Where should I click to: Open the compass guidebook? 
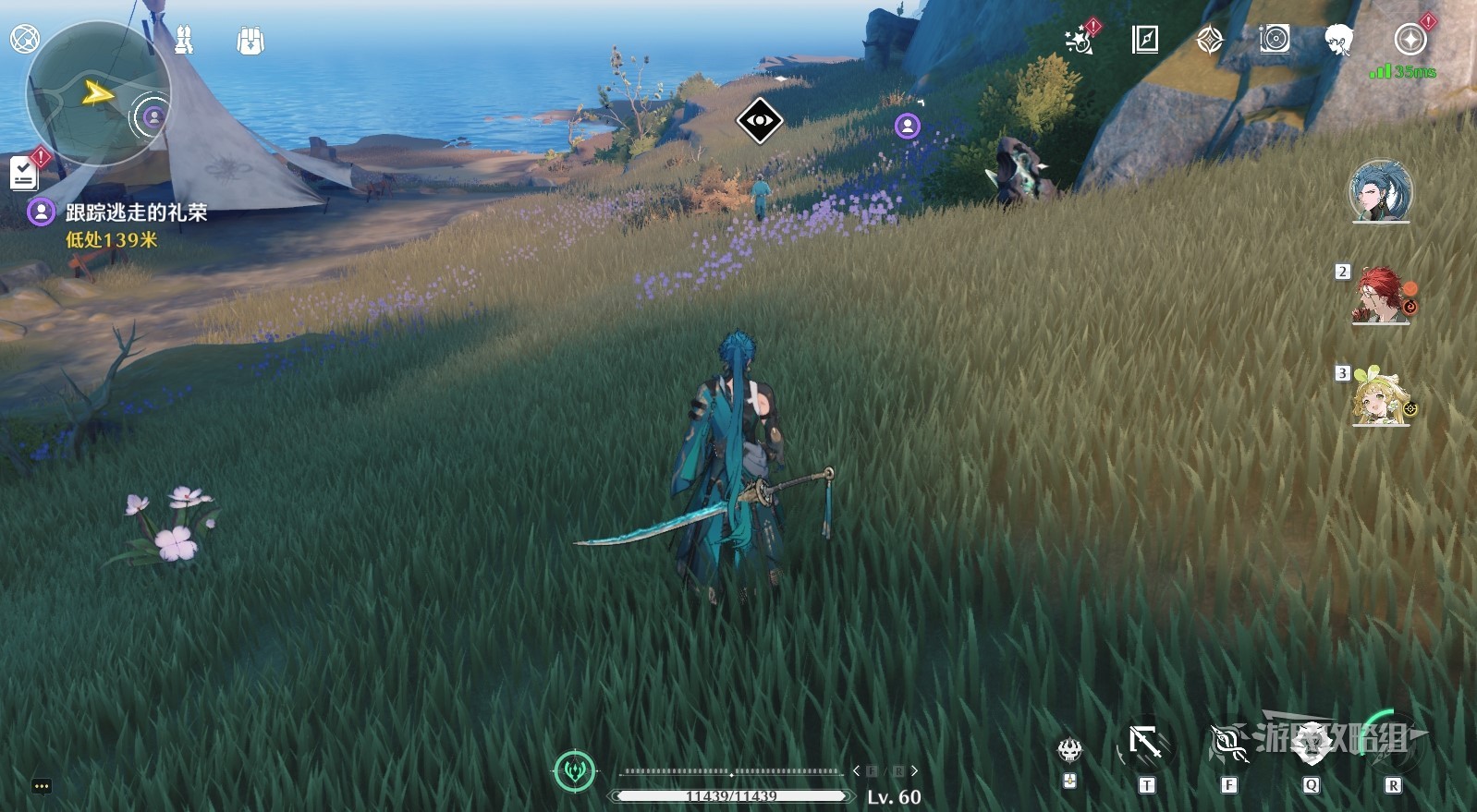pyautogui.click(x=1144, y=40)
